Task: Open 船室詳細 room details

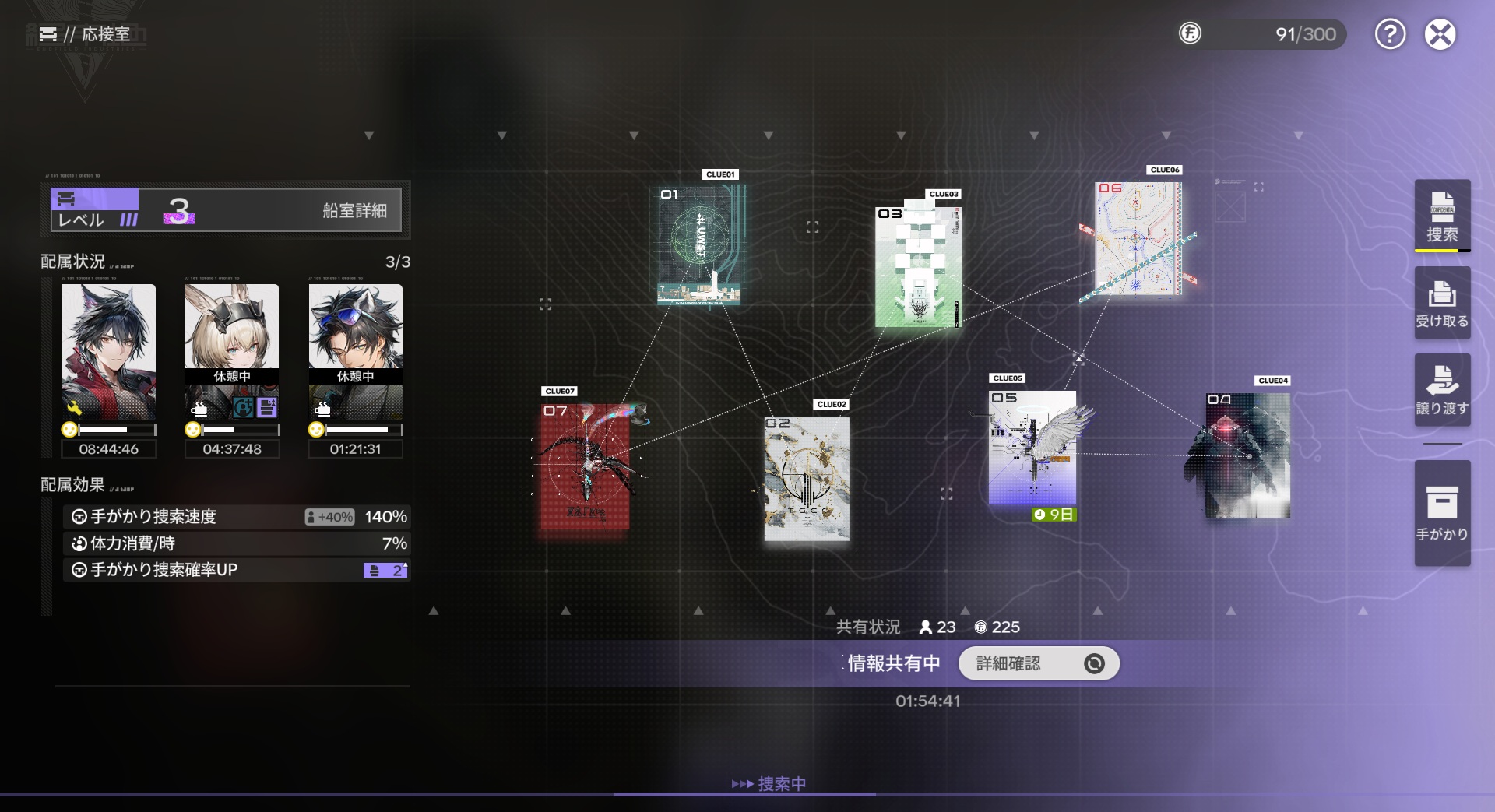Action: (354, 210)
